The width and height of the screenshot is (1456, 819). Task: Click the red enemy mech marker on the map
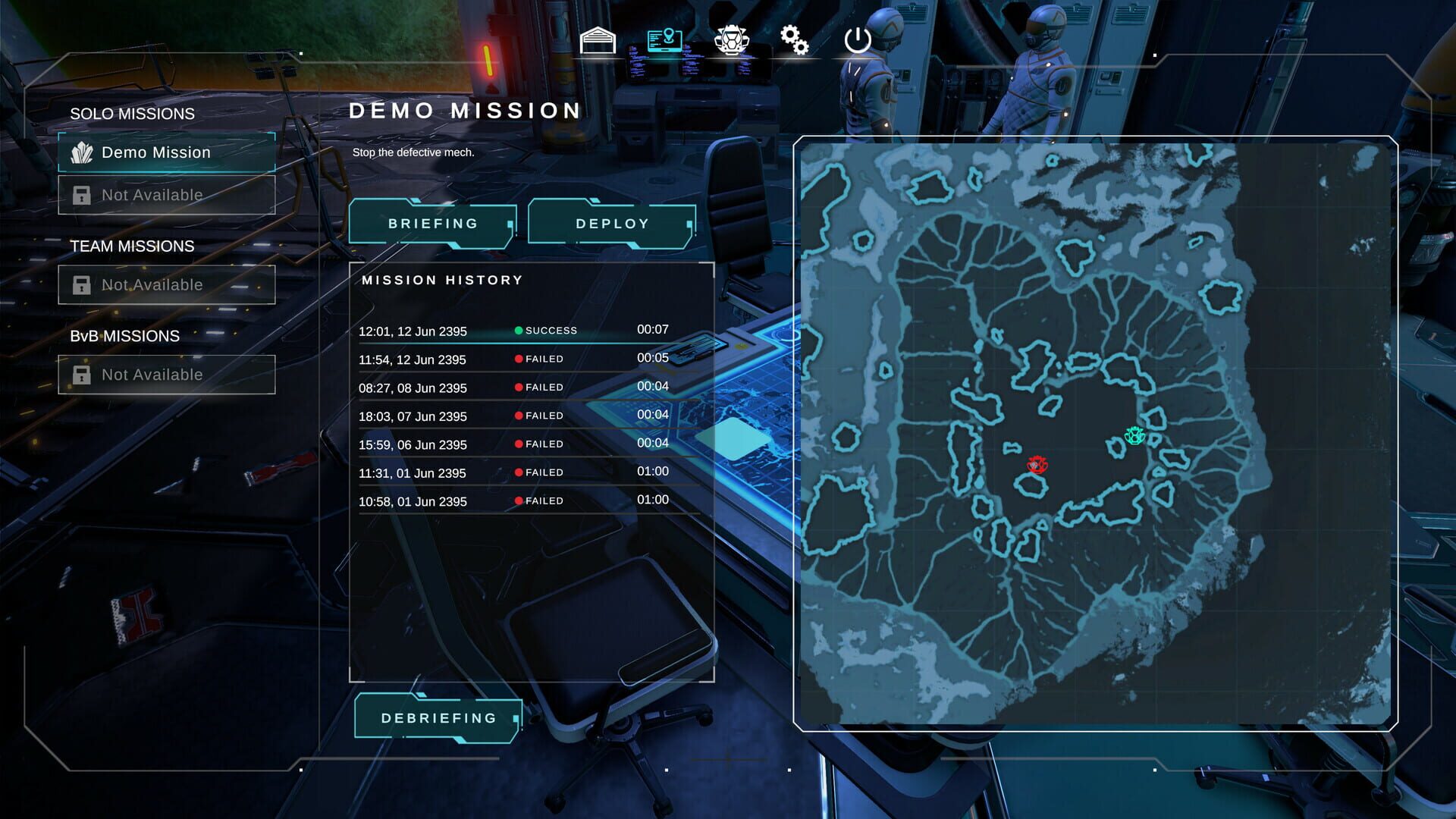(1036, 465)
